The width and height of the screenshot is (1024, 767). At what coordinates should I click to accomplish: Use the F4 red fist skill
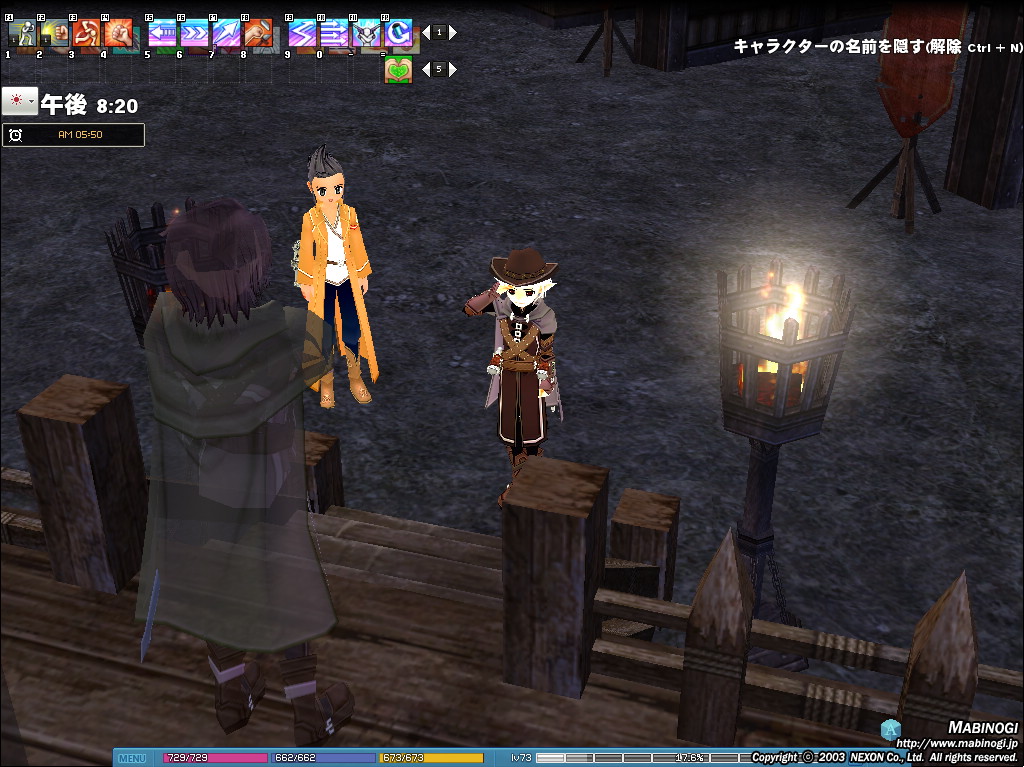118,33
